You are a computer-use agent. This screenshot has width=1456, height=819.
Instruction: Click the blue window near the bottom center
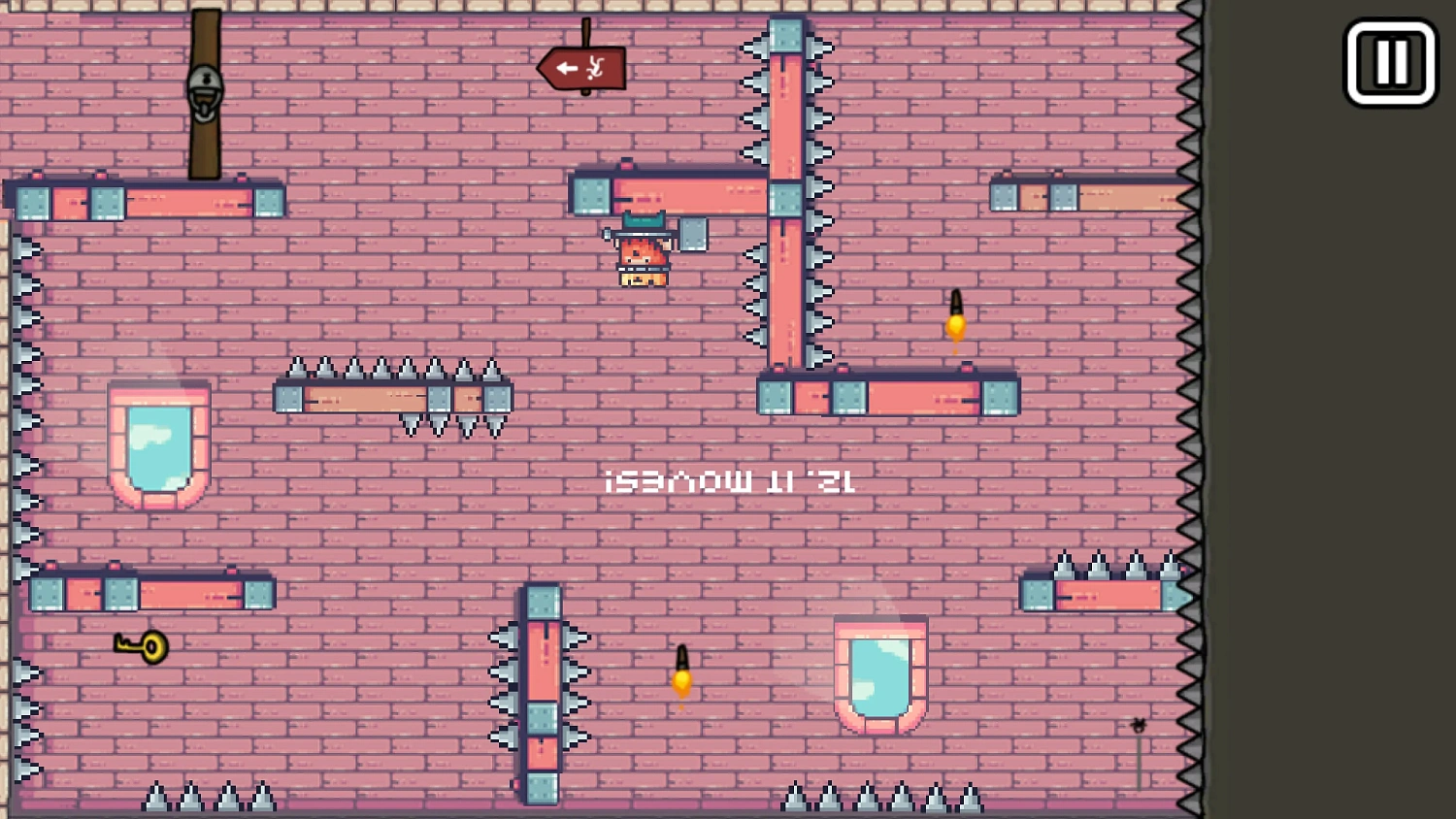879,672
